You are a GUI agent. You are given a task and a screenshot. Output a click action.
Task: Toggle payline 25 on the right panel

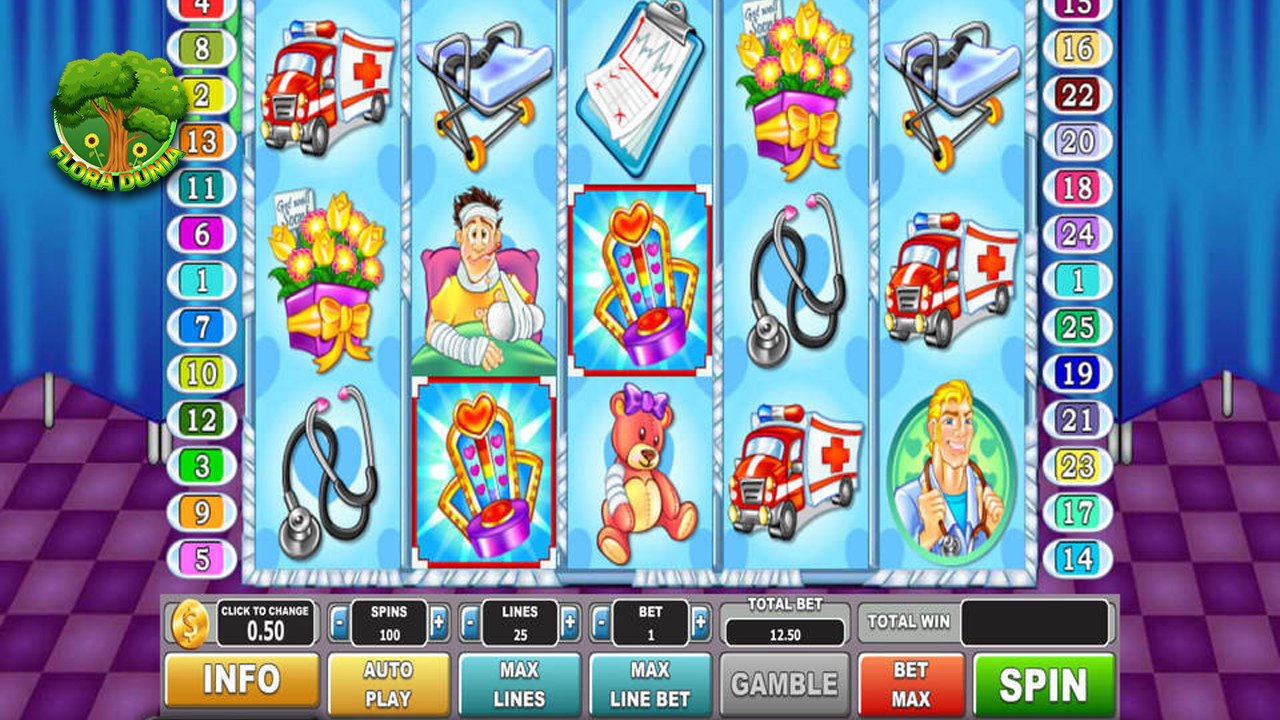click(x=1077, y=326)
